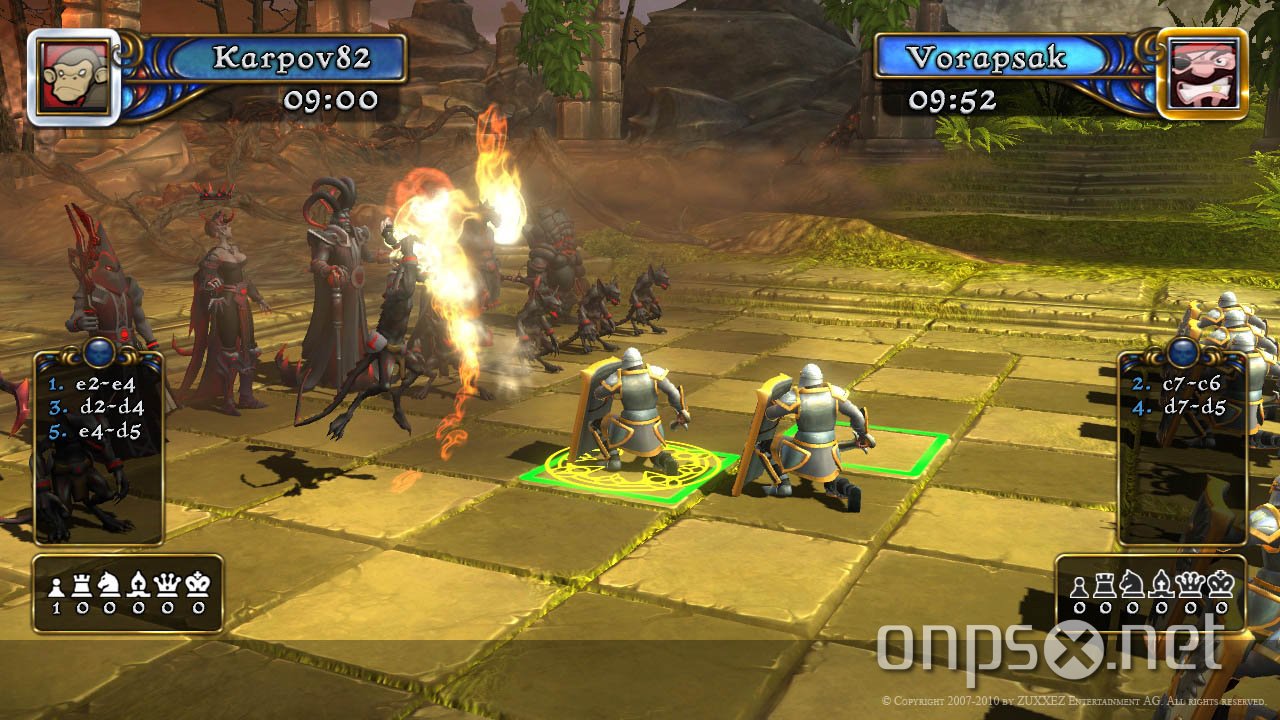This screenshot has height=720, width=1280.
Task: Click the black pawn icon in right captures panel
Action: [1080, 587]
